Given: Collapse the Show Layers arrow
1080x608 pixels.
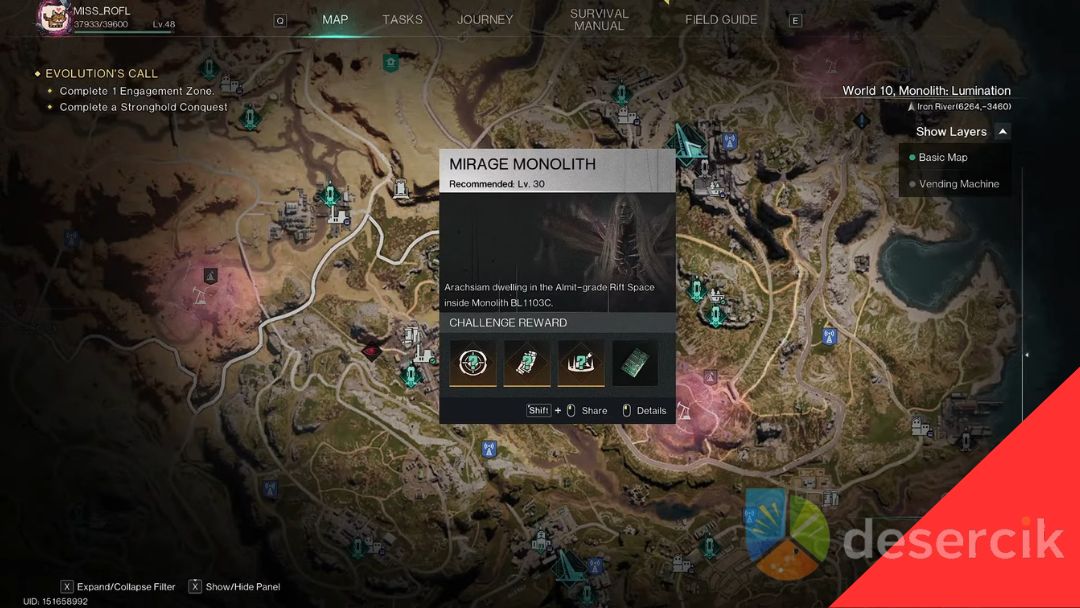Looking at the screenshot, I should pyautogui.click(x=1002, y=131).
